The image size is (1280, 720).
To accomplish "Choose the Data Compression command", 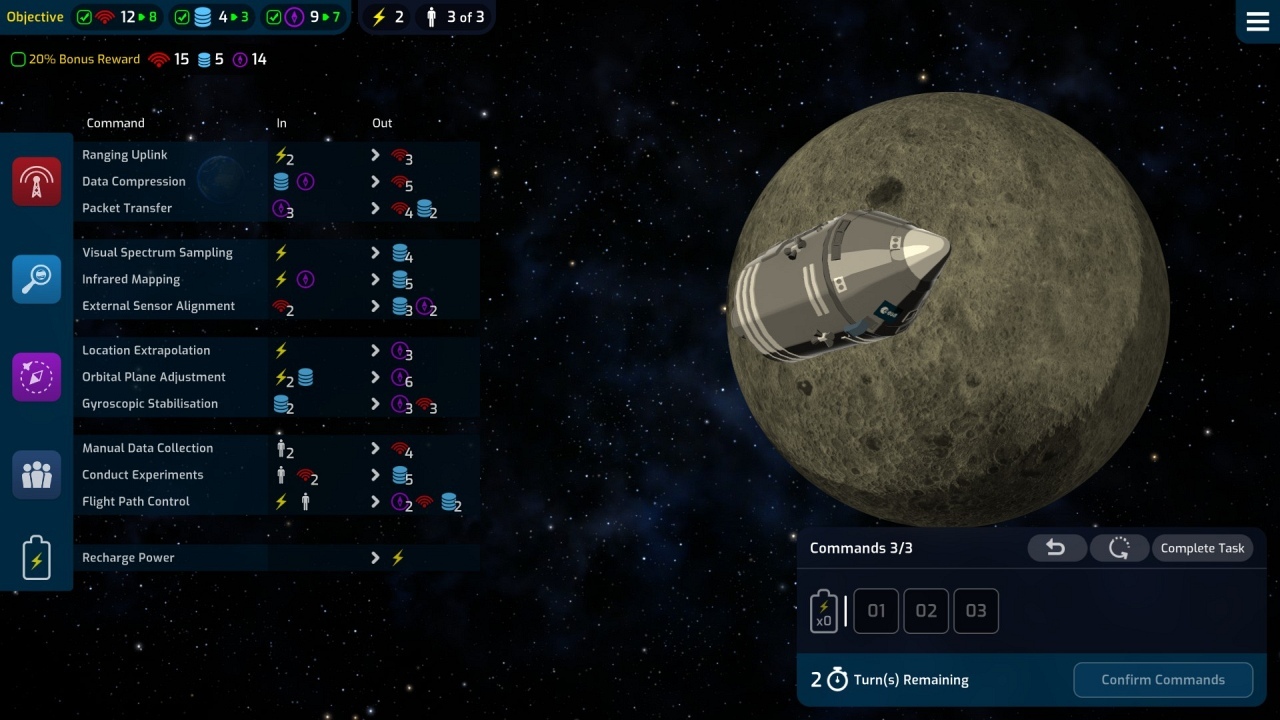I will (x=134, y=182).
